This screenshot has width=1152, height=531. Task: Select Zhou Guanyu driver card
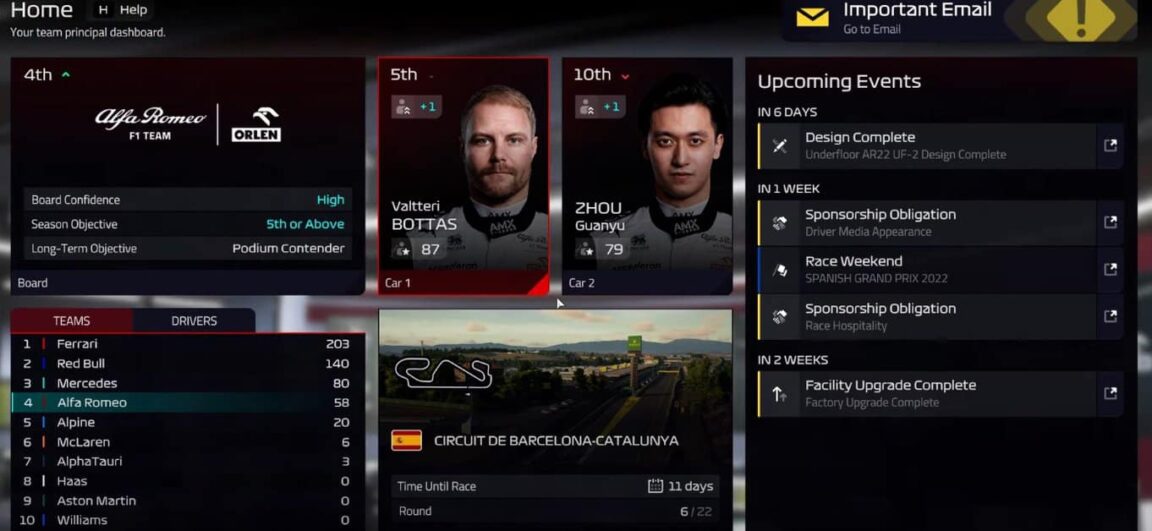pyautogui.click(x=646, y=175)
